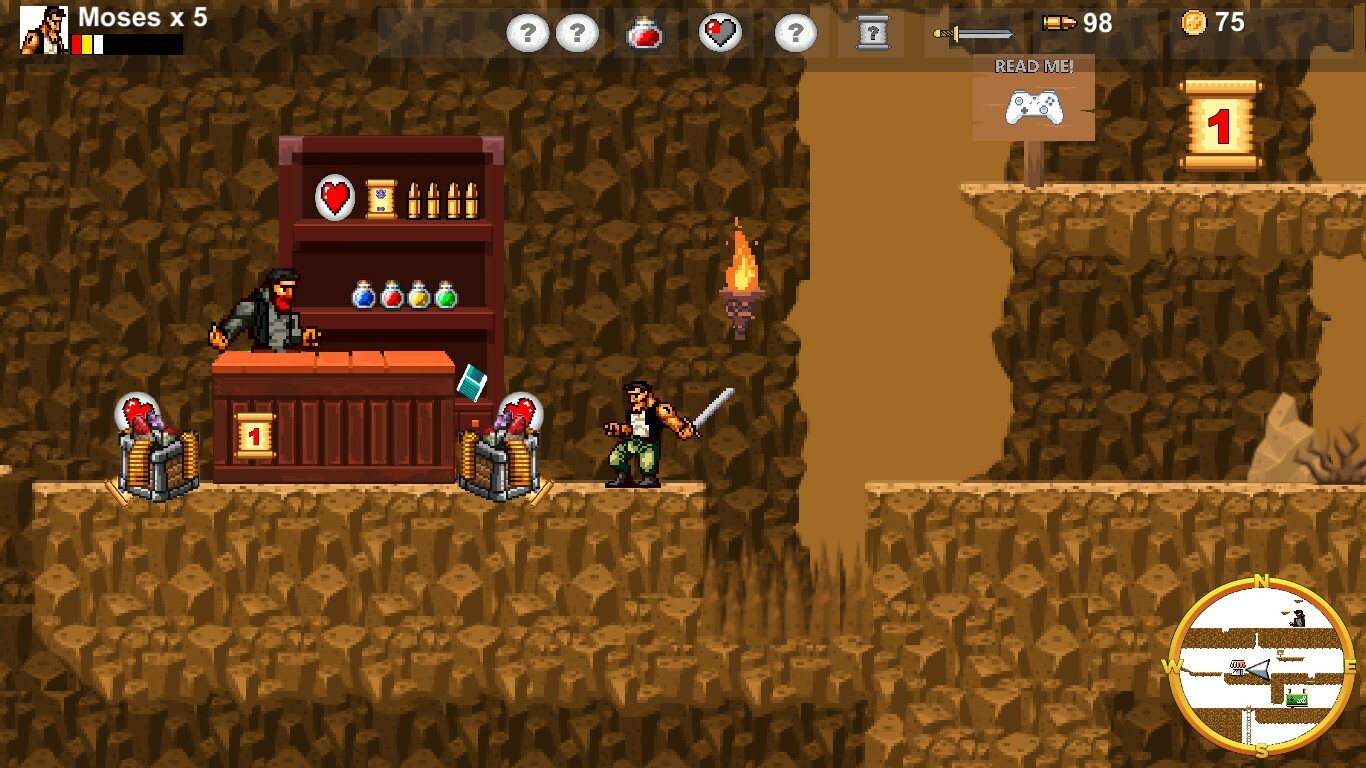Click the colored health bar under Moses
Viewport: 1366px width, 768px height.
click(87, 44)
